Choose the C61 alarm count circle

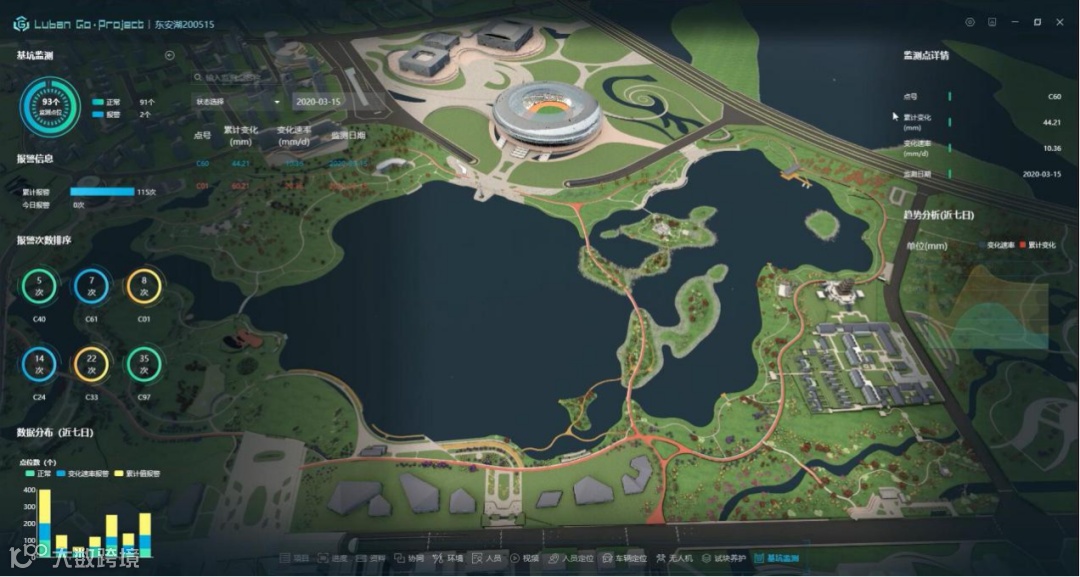[91, 287]
